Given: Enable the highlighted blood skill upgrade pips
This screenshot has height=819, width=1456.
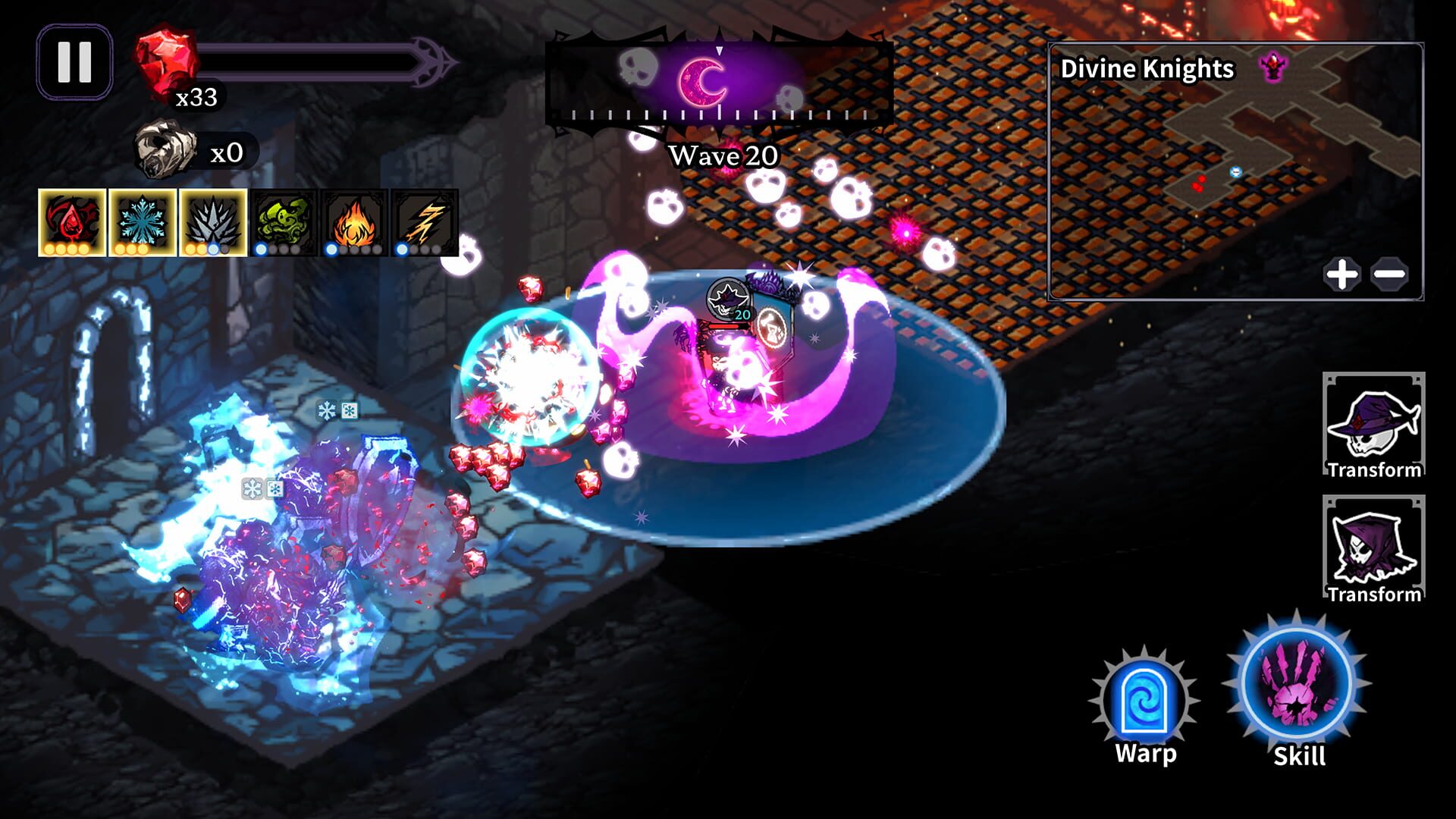Looking at the screenshot, I should [x=67, y=250].
